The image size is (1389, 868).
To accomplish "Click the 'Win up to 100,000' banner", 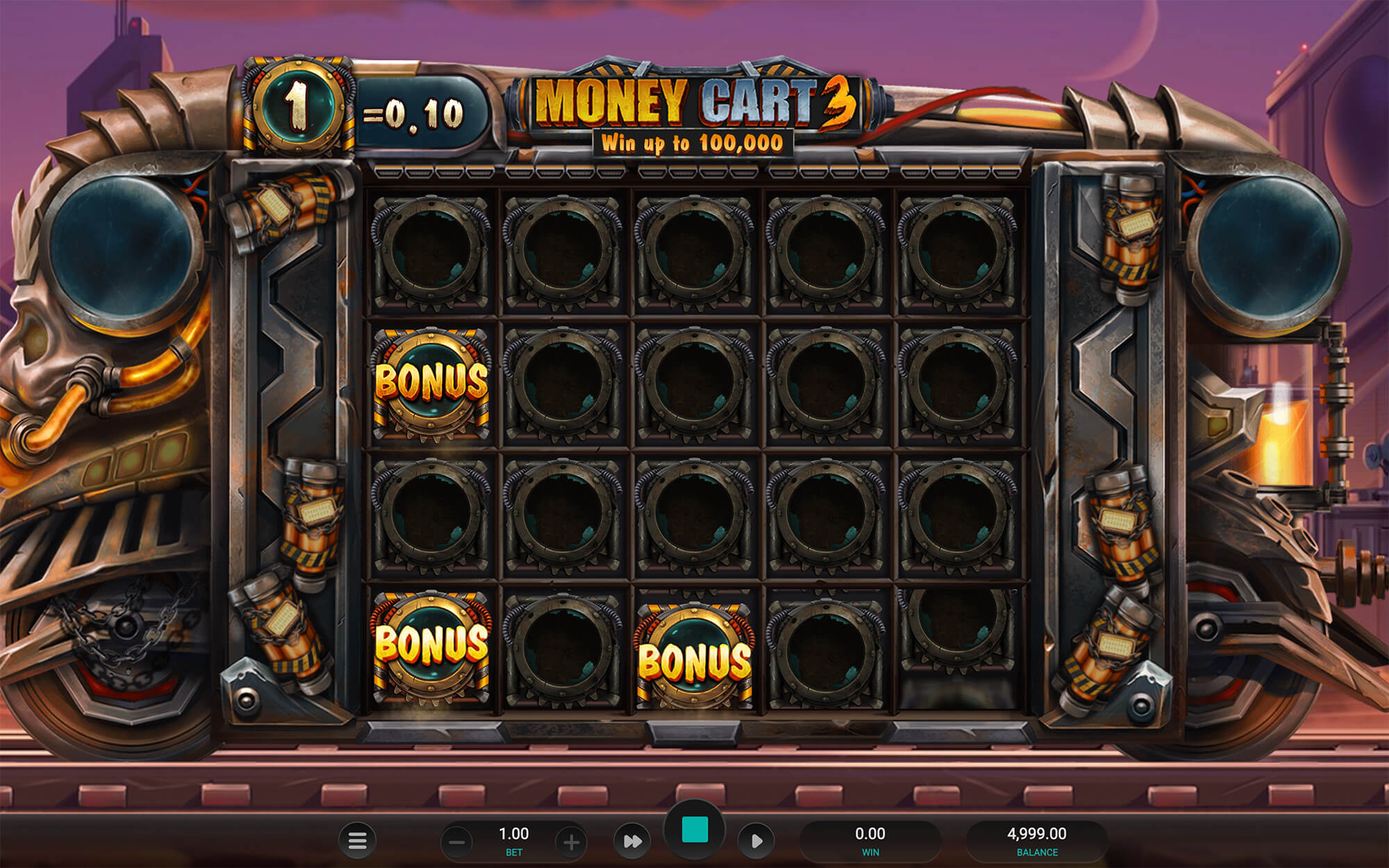I will click(693, 144).
